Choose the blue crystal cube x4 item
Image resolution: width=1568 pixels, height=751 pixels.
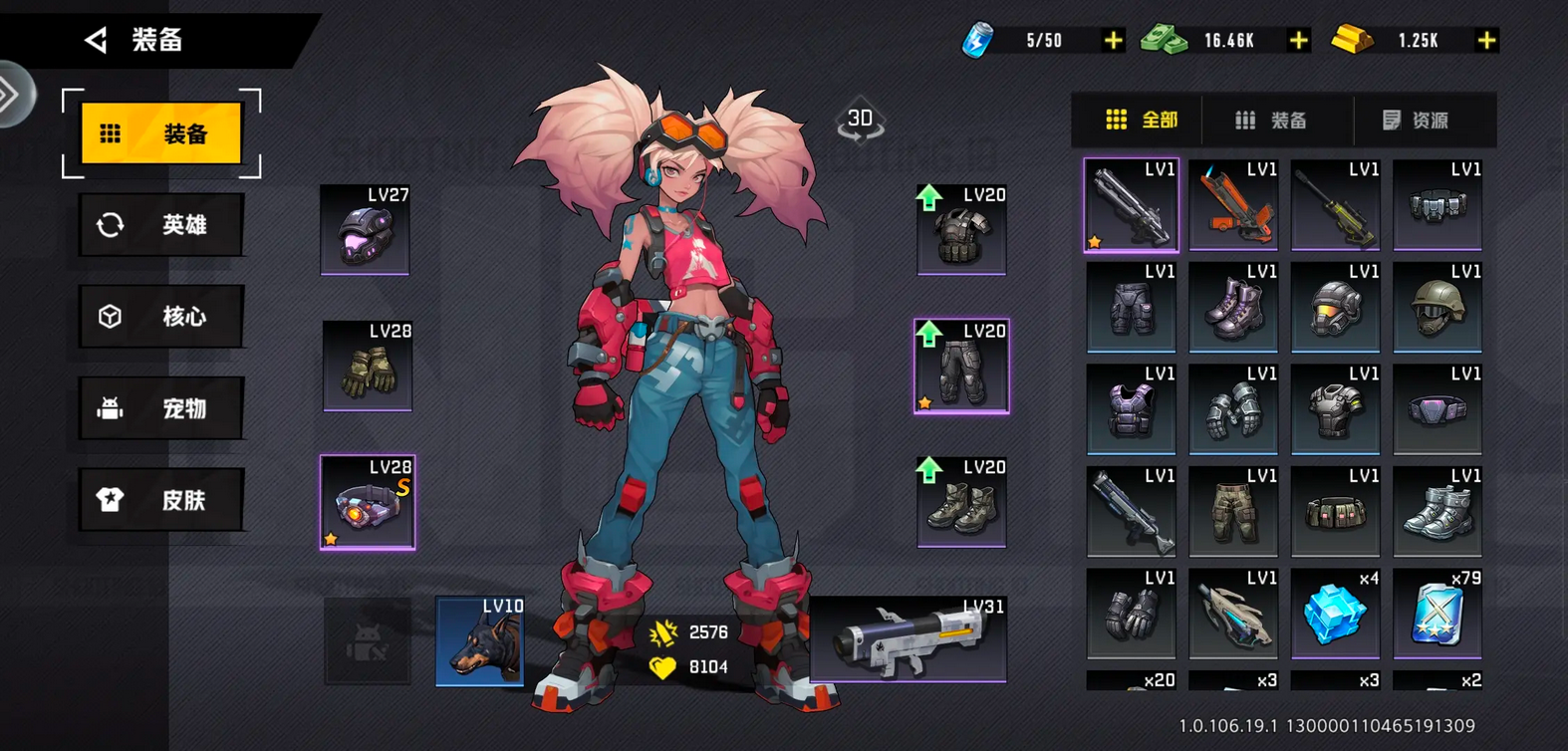point(1335,614)
